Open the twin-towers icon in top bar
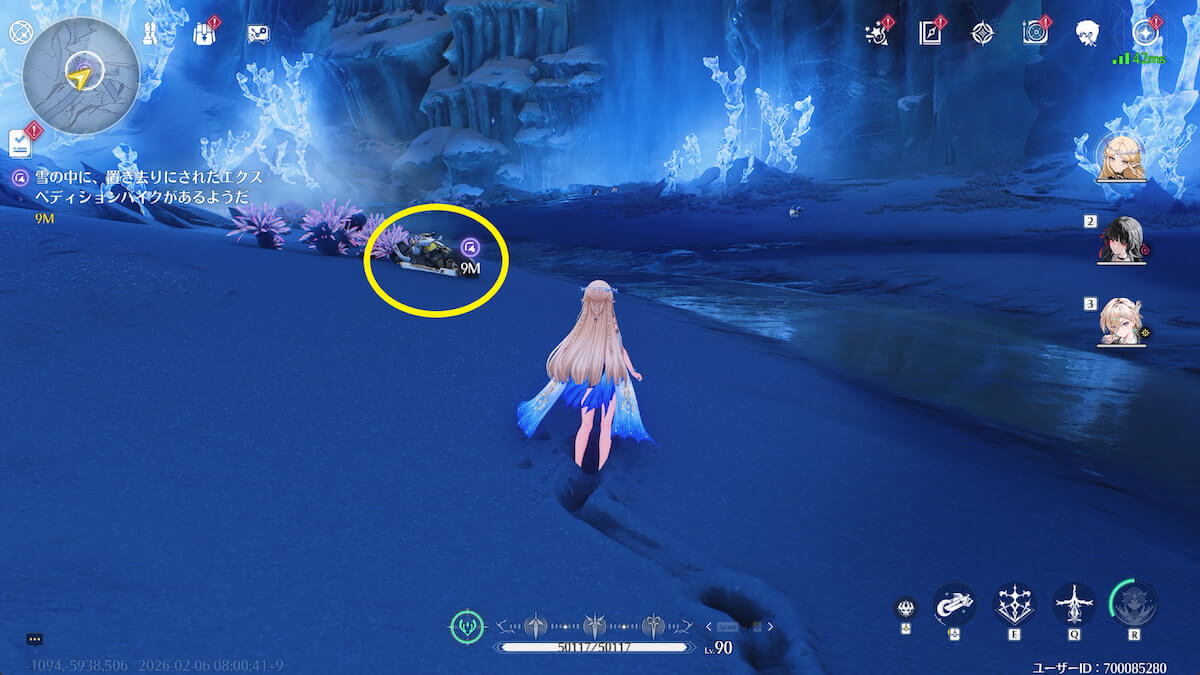The width and height of the screenshot is (1200, 675). pos(151,34)
